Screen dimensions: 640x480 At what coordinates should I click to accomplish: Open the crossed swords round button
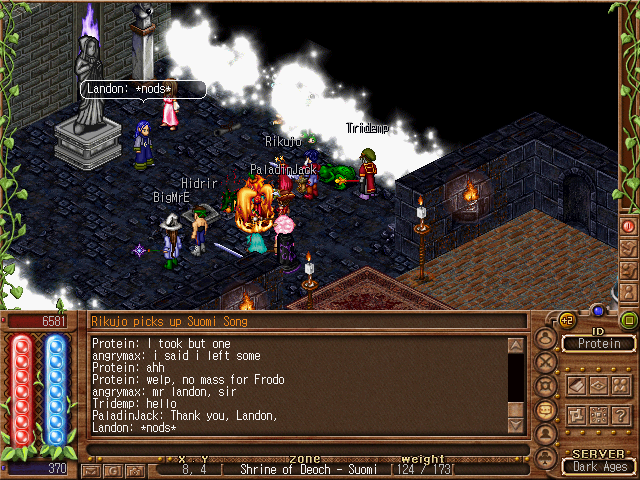pos(546,361)
